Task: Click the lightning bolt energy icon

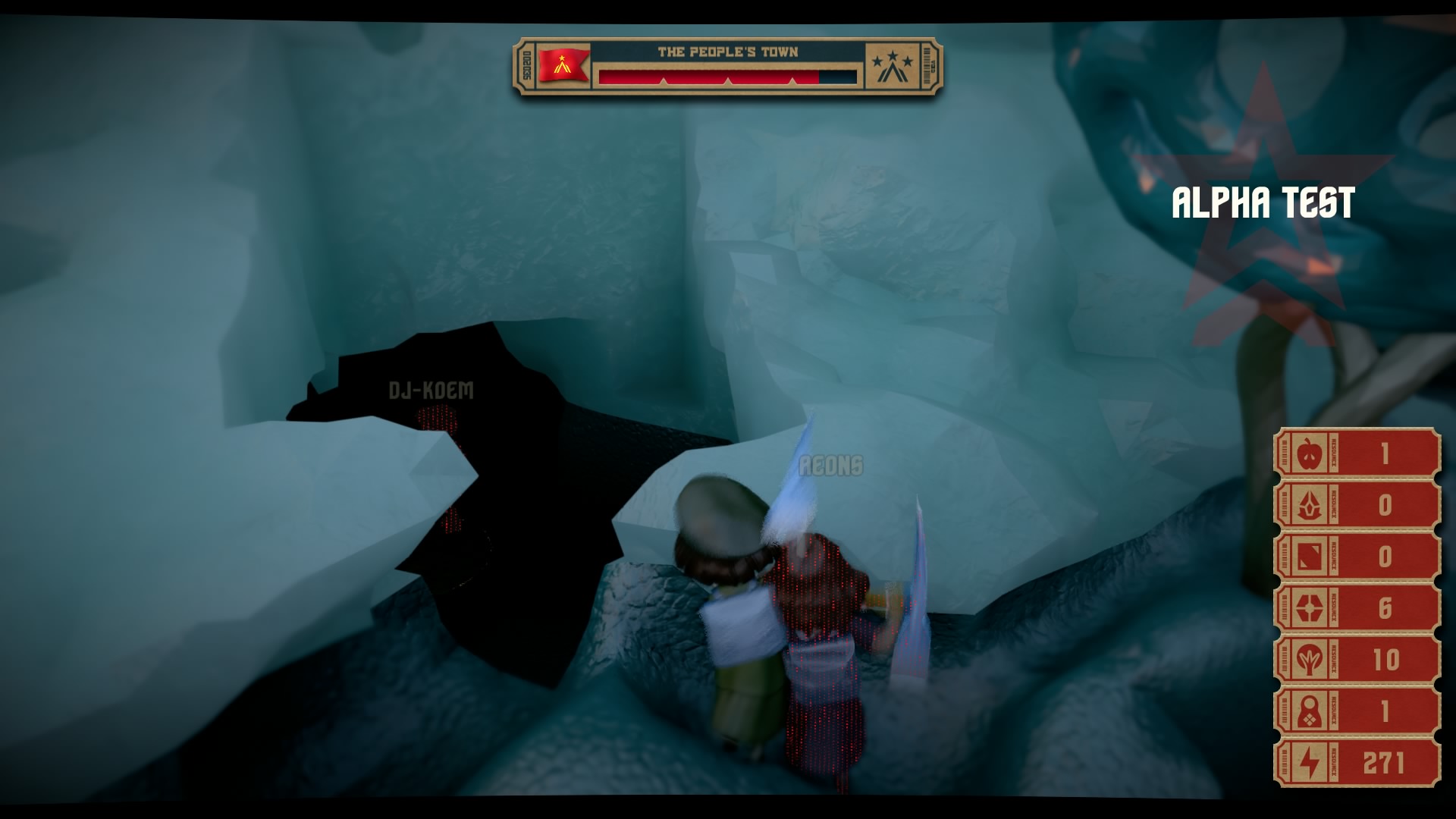Action: (1308, 763)
